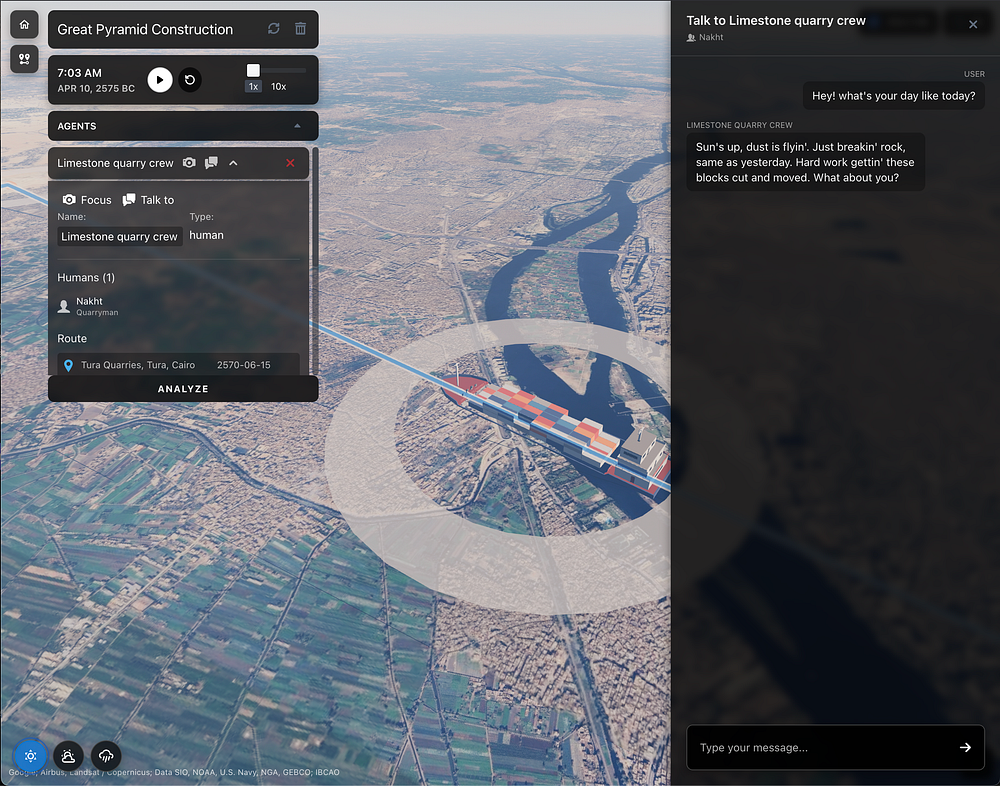This screenshot has height=786, width=1000.
Task: Edit the agent Name field
Action: tap(119, 237)
